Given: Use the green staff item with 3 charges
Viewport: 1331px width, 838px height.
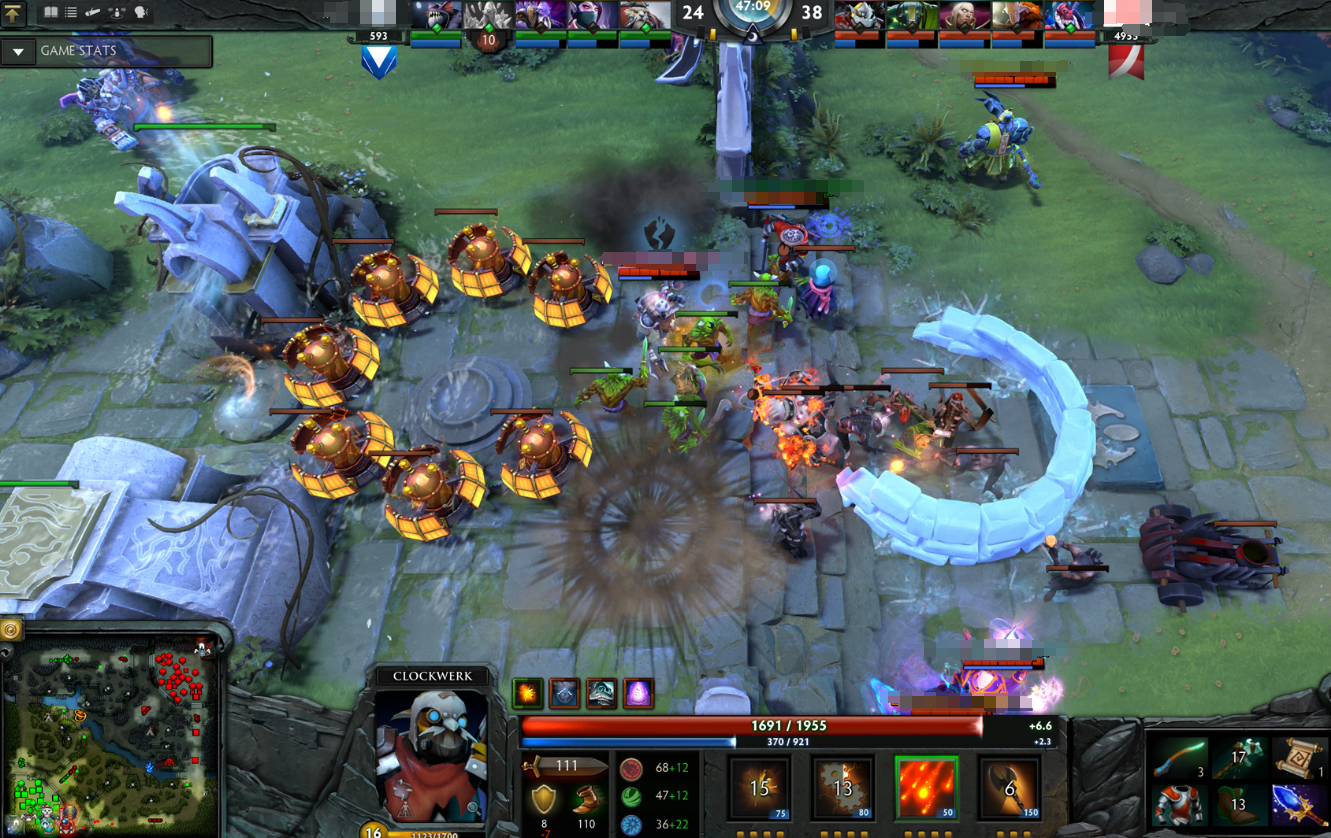Looking at the screenshot, I should [x=1179, y=759].
